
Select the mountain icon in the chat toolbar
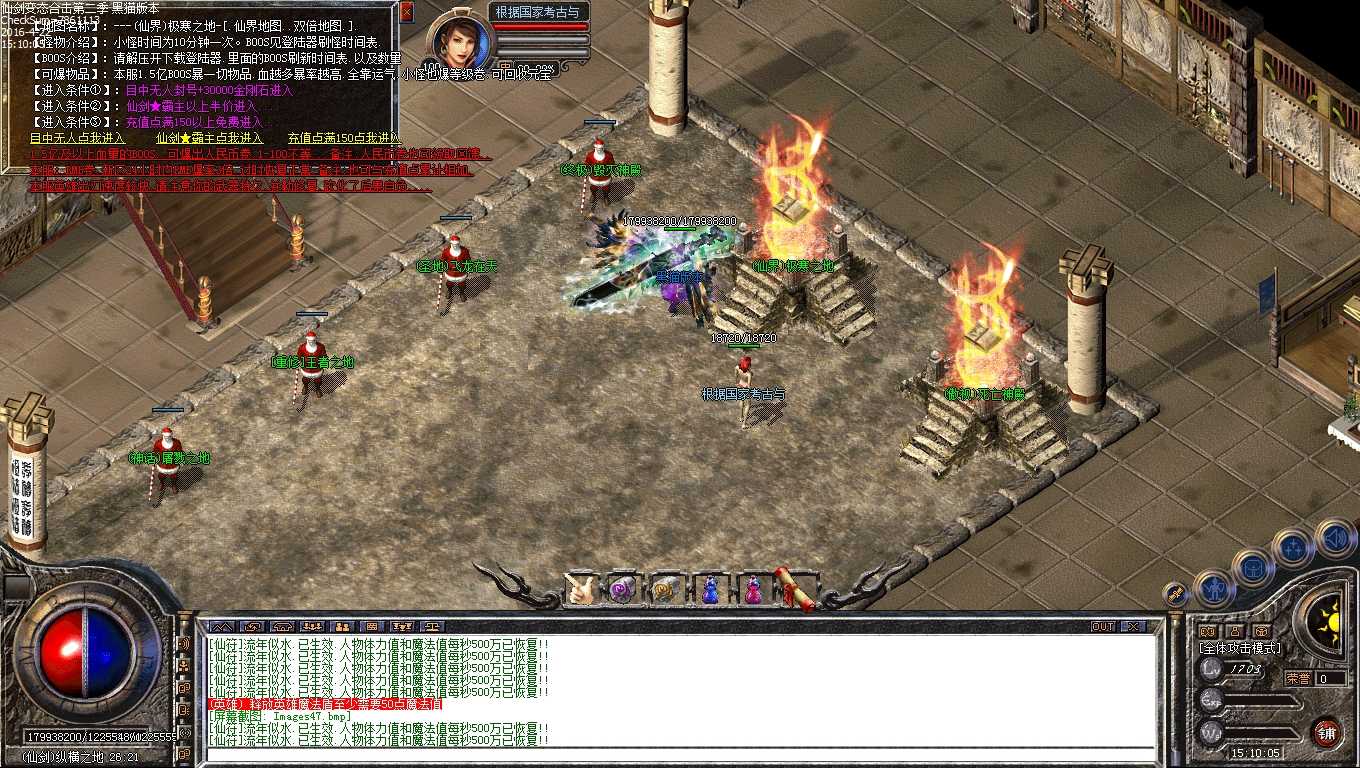[x=222, y=626]
